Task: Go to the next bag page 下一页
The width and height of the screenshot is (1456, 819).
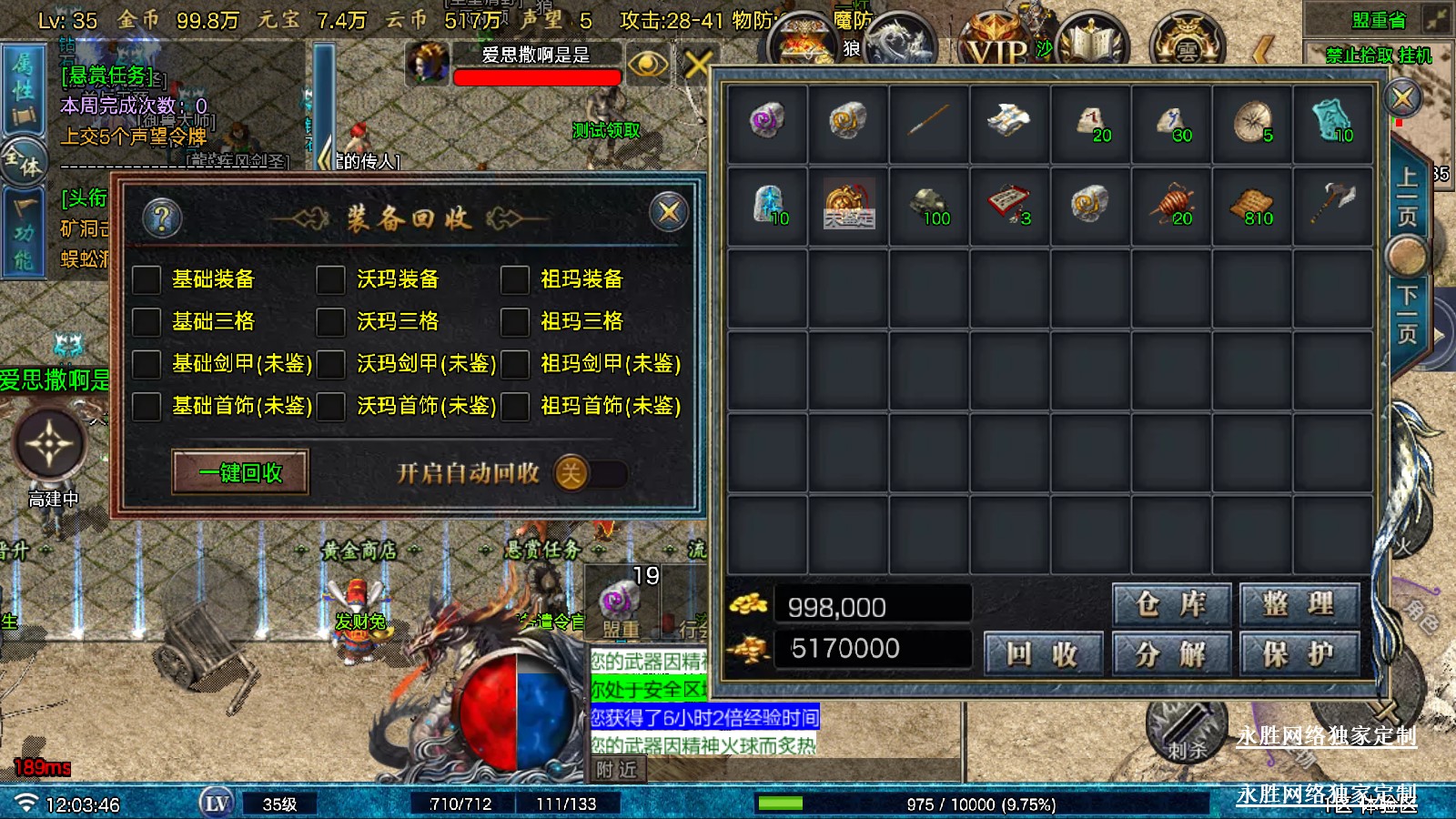Action: [x=1407, y=314]
